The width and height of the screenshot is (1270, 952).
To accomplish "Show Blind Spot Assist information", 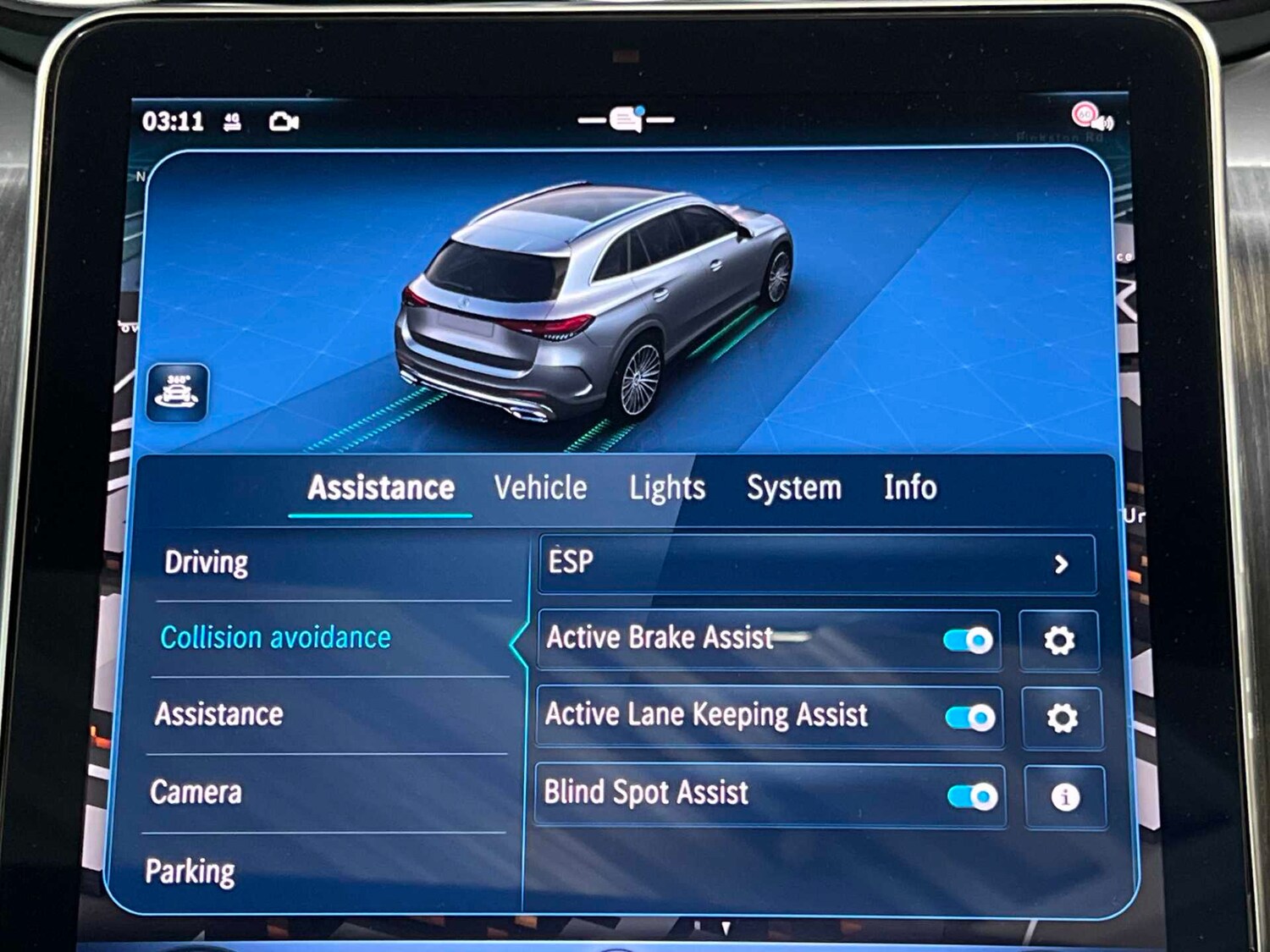I will pyautogui.click(x=1066, y=795).
